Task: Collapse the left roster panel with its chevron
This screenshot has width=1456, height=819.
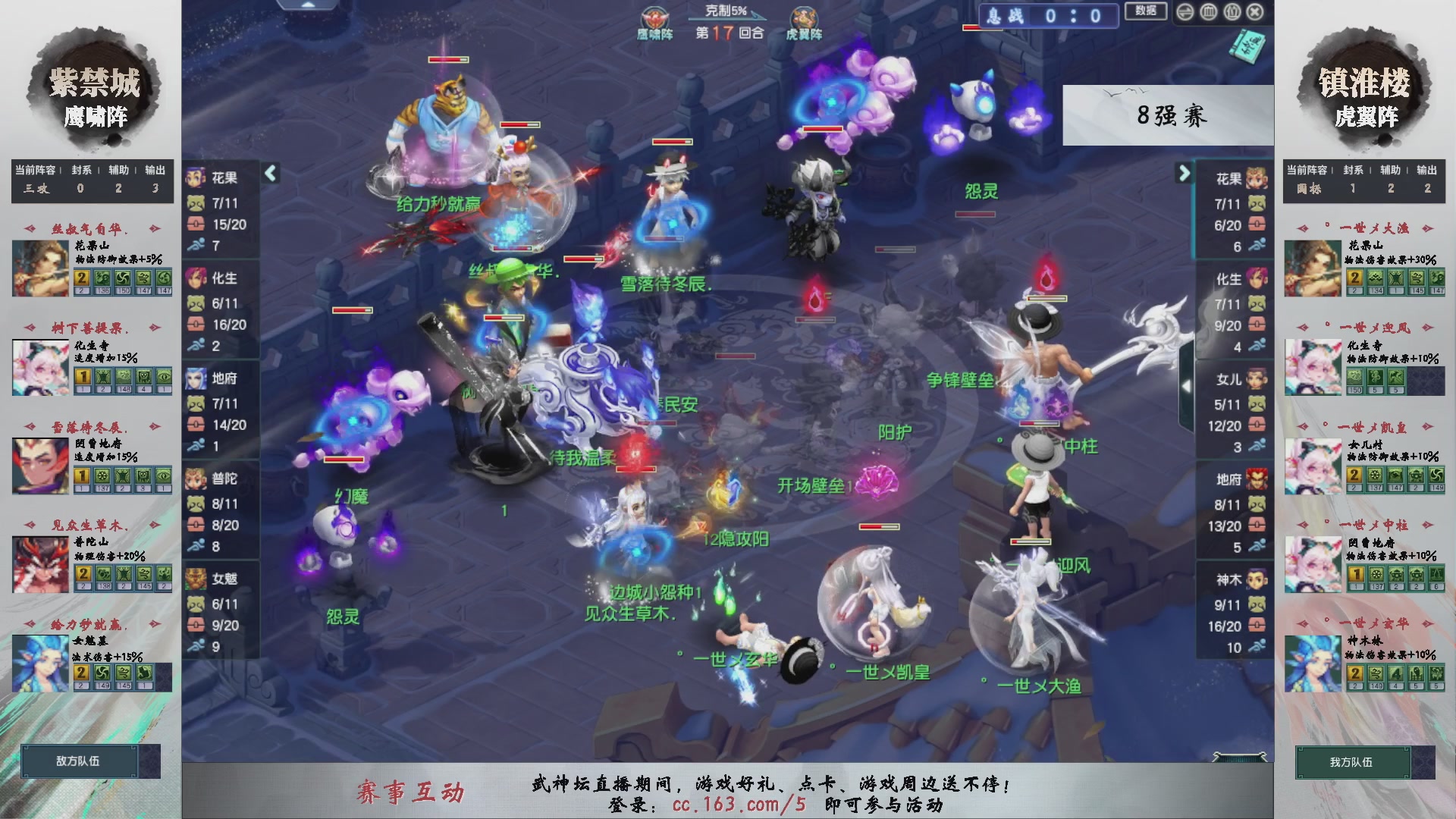Action: [x=269, y=174]
